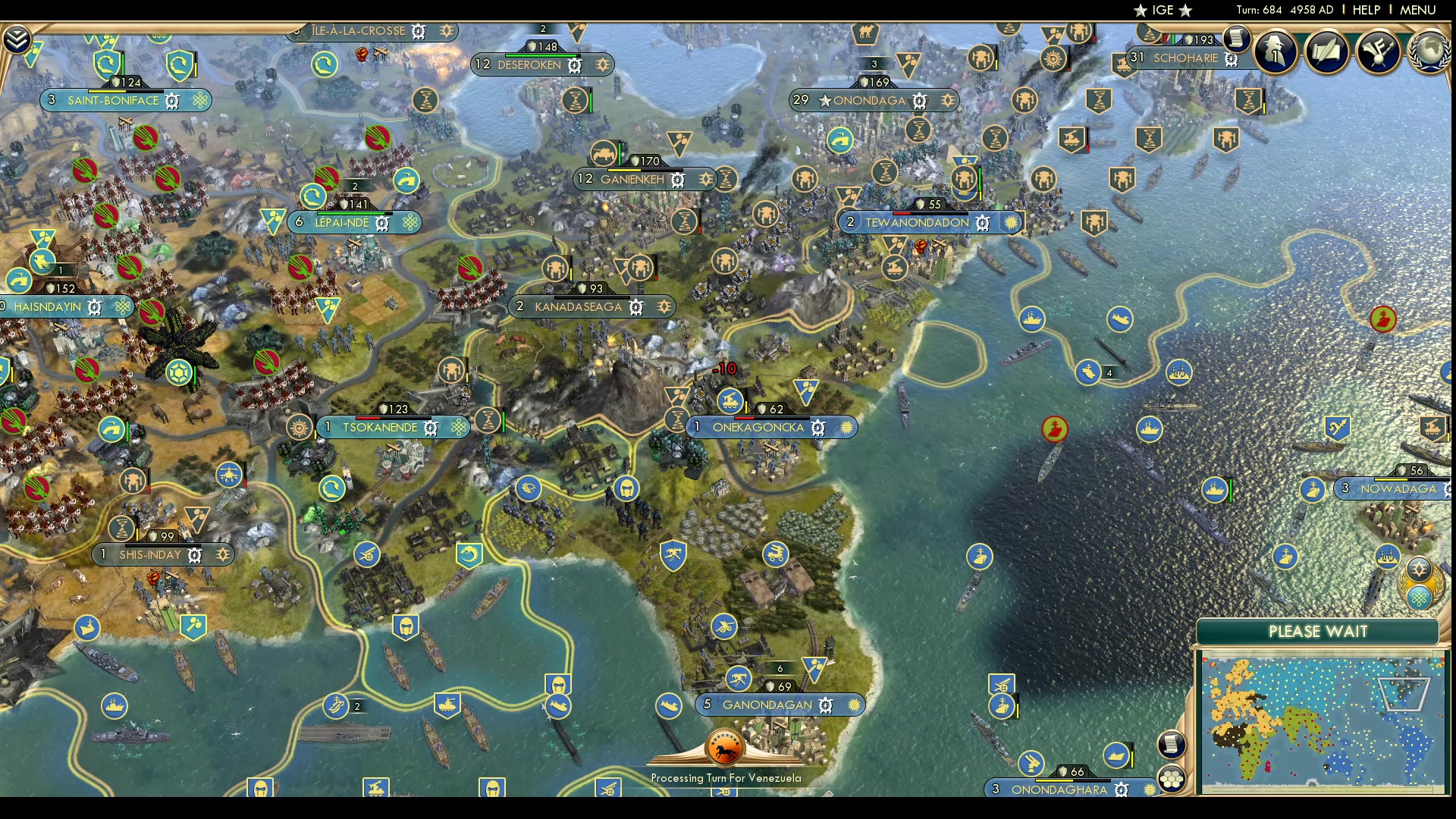Select the Onondaga city banner
Image resolution: width=1456 pixels, height=819 pixels.
tap(872, 100)
